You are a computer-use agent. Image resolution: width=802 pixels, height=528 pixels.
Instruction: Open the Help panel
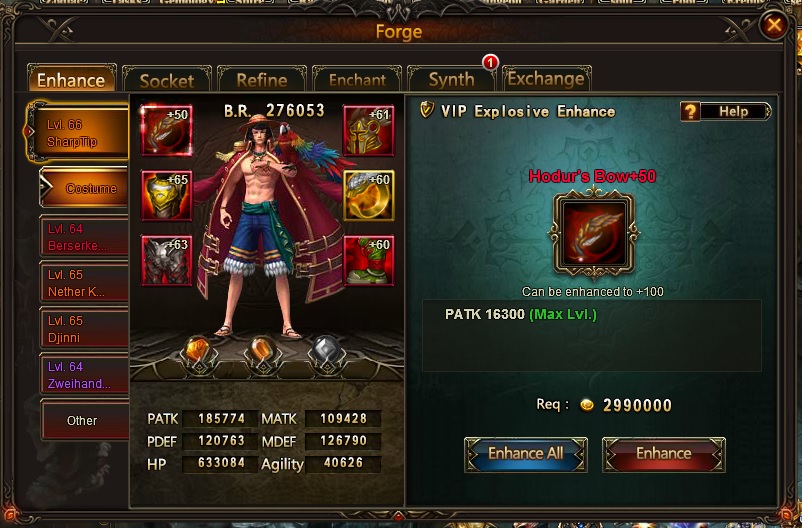tap(725, 111)
